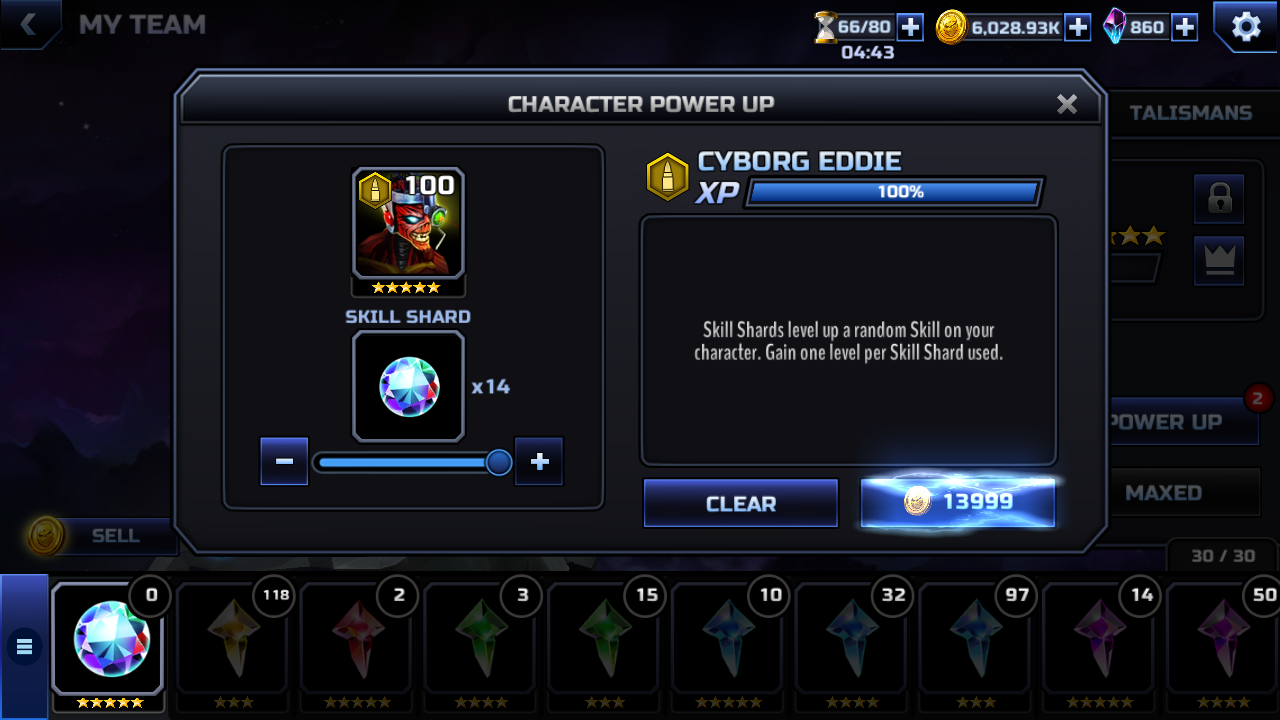
Task: Click the crown icon button
Action: [1219, 260]
